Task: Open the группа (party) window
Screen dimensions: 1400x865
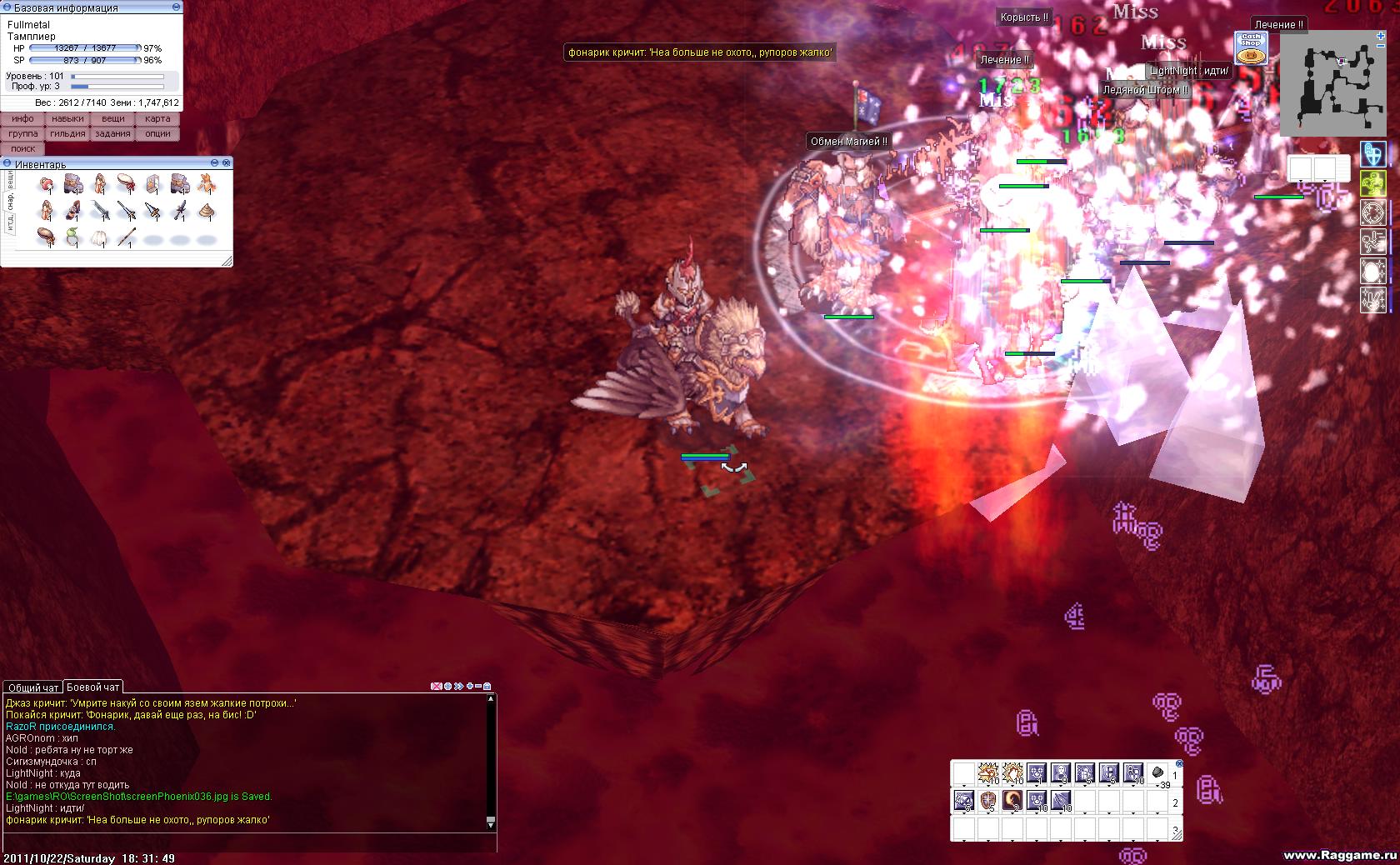Action: [x=22, y=134]
